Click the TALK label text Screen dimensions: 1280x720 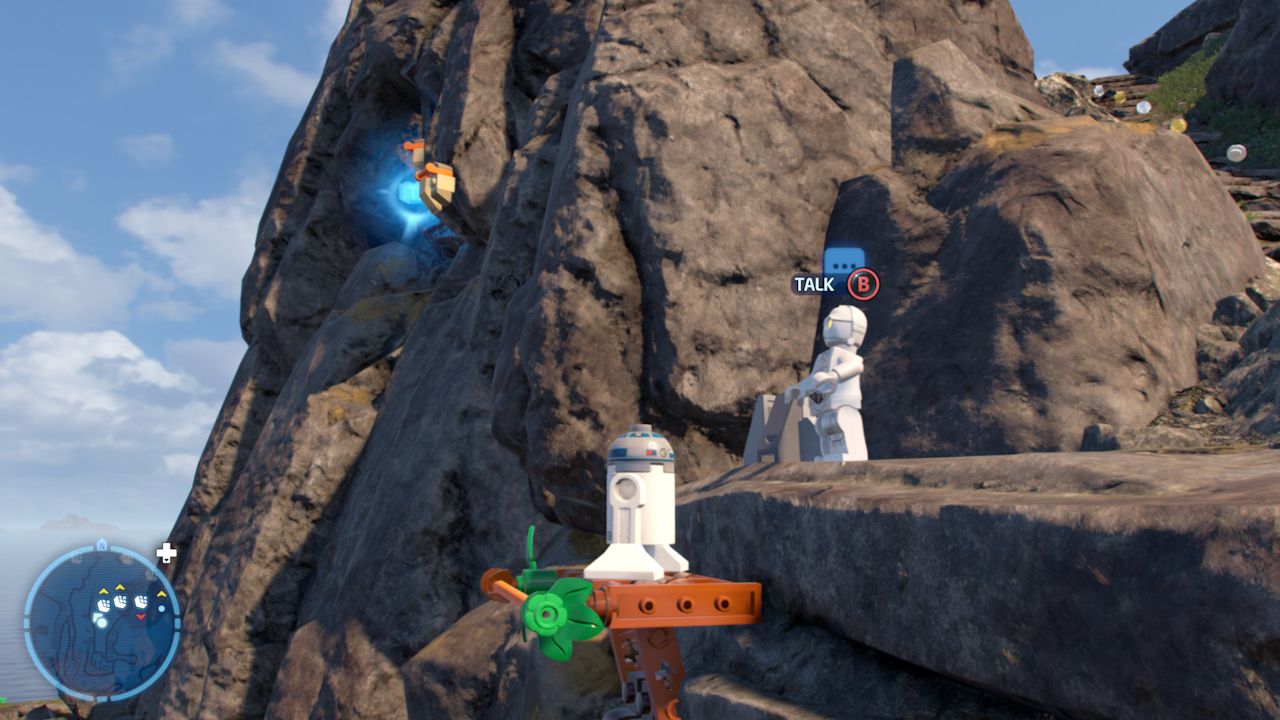coord(816,285)
